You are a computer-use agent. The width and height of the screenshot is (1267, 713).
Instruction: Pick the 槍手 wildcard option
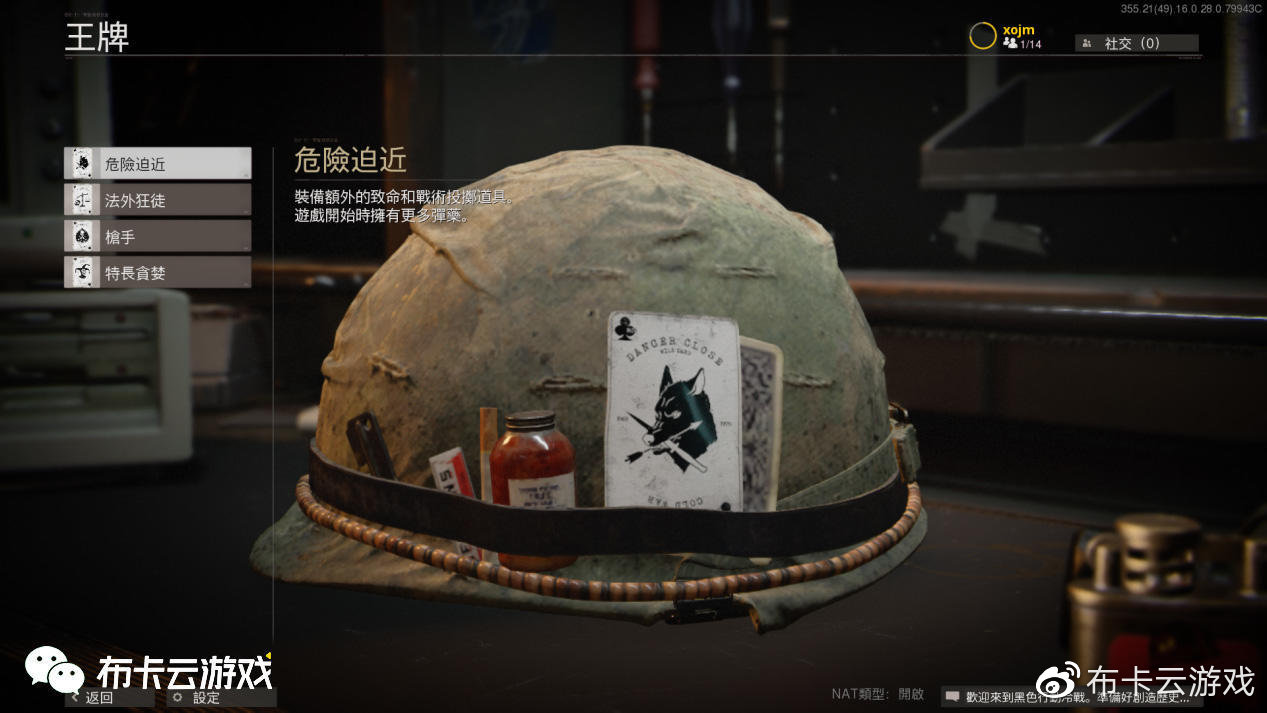pyautogui.click(x=157, y=236)
